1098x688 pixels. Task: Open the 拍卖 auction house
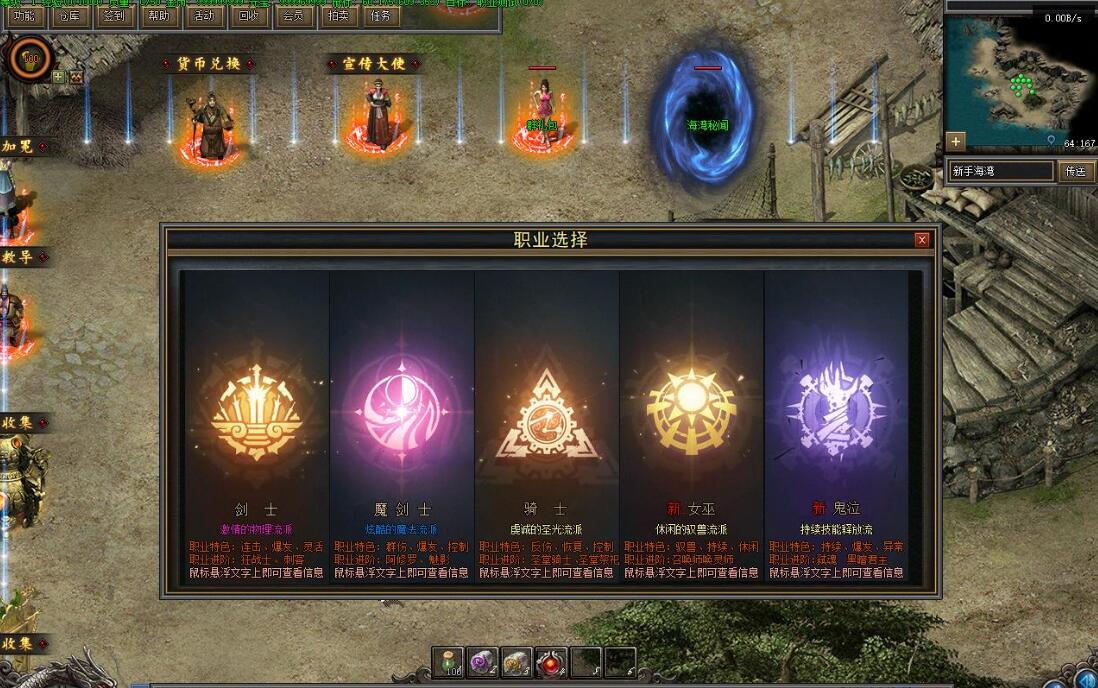(337, 17)
